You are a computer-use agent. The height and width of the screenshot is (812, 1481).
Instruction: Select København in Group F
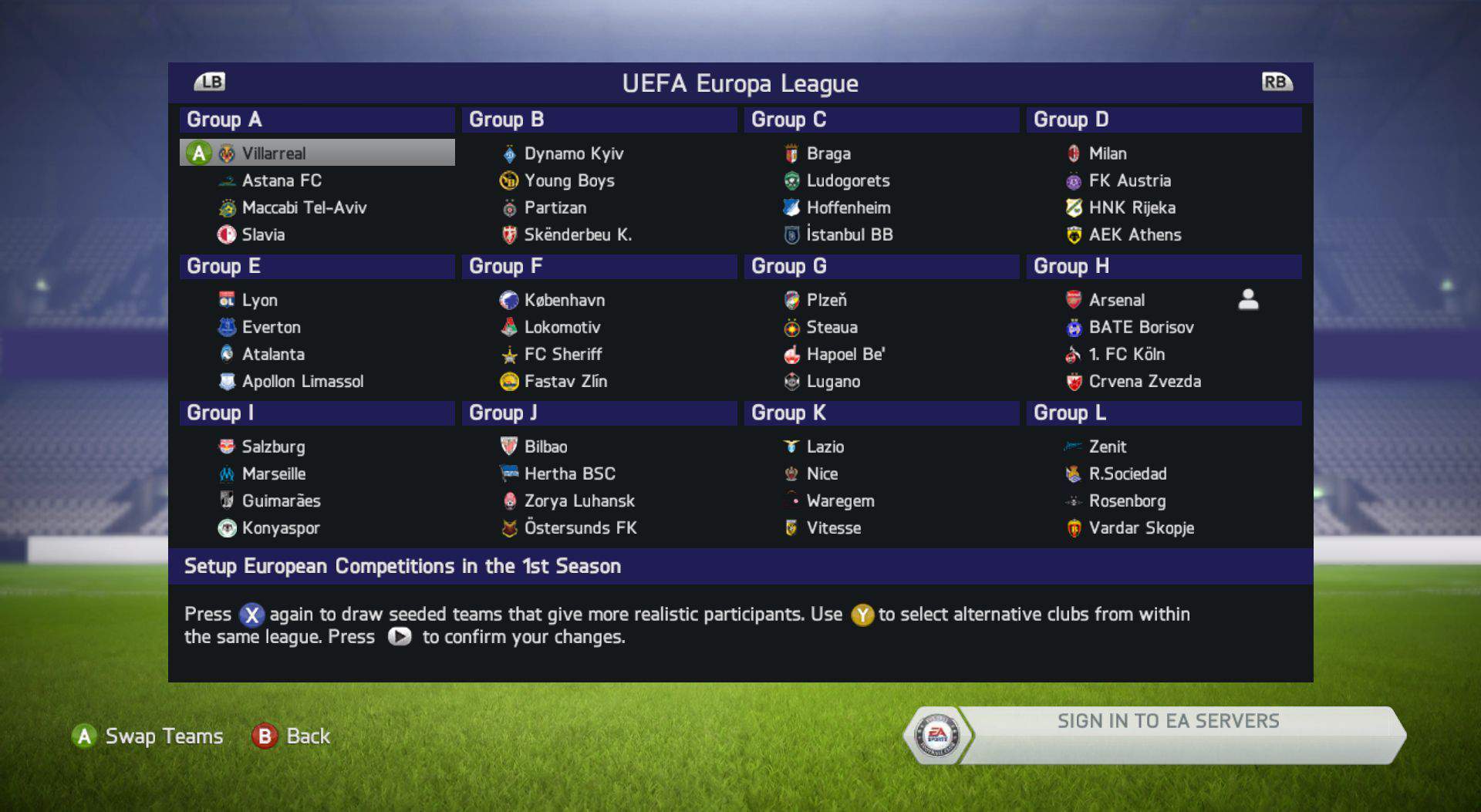coord(564,300)
